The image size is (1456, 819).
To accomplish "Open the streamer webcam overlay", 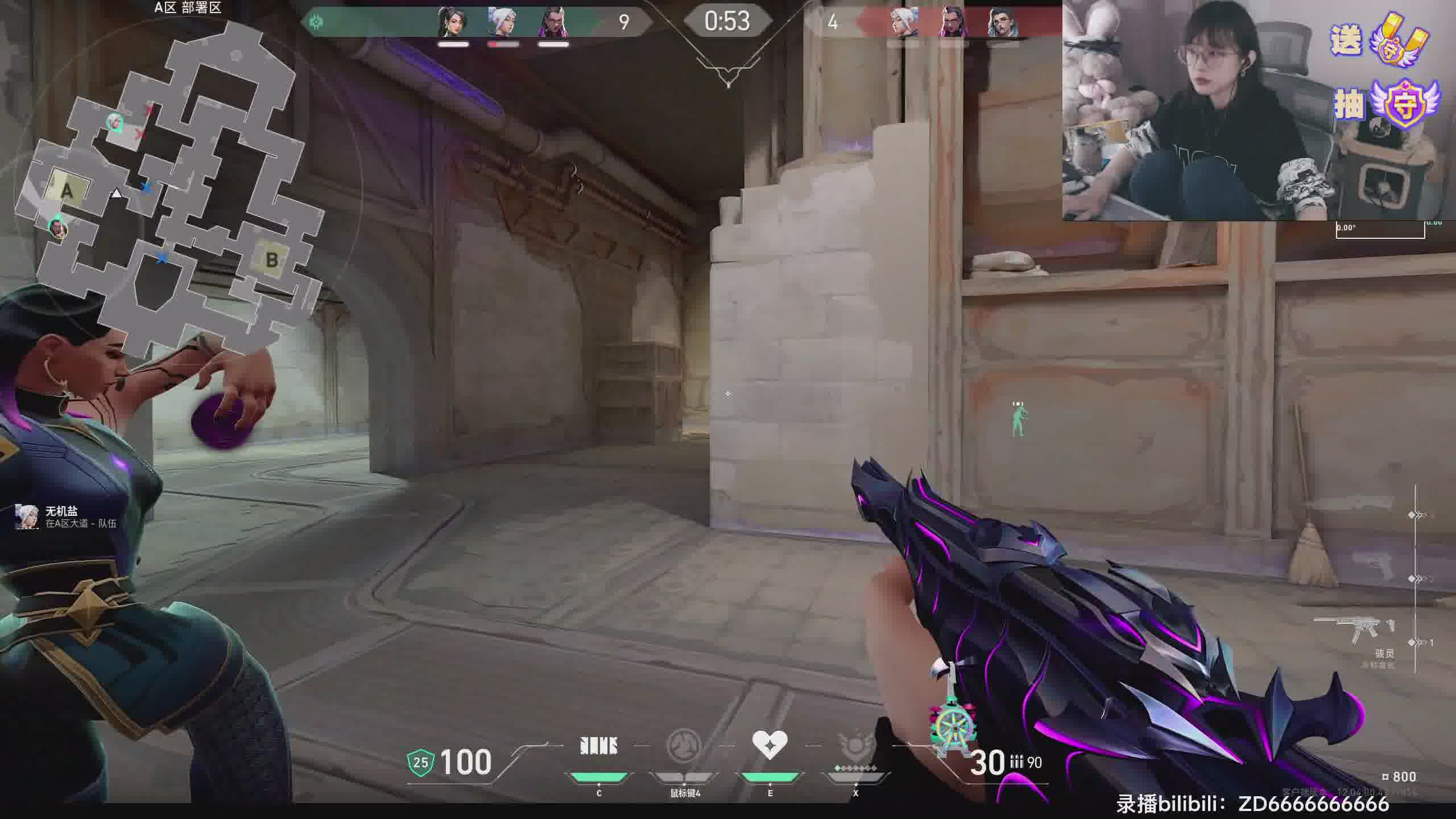I will pyautogui.click(x=1194, y=111).
